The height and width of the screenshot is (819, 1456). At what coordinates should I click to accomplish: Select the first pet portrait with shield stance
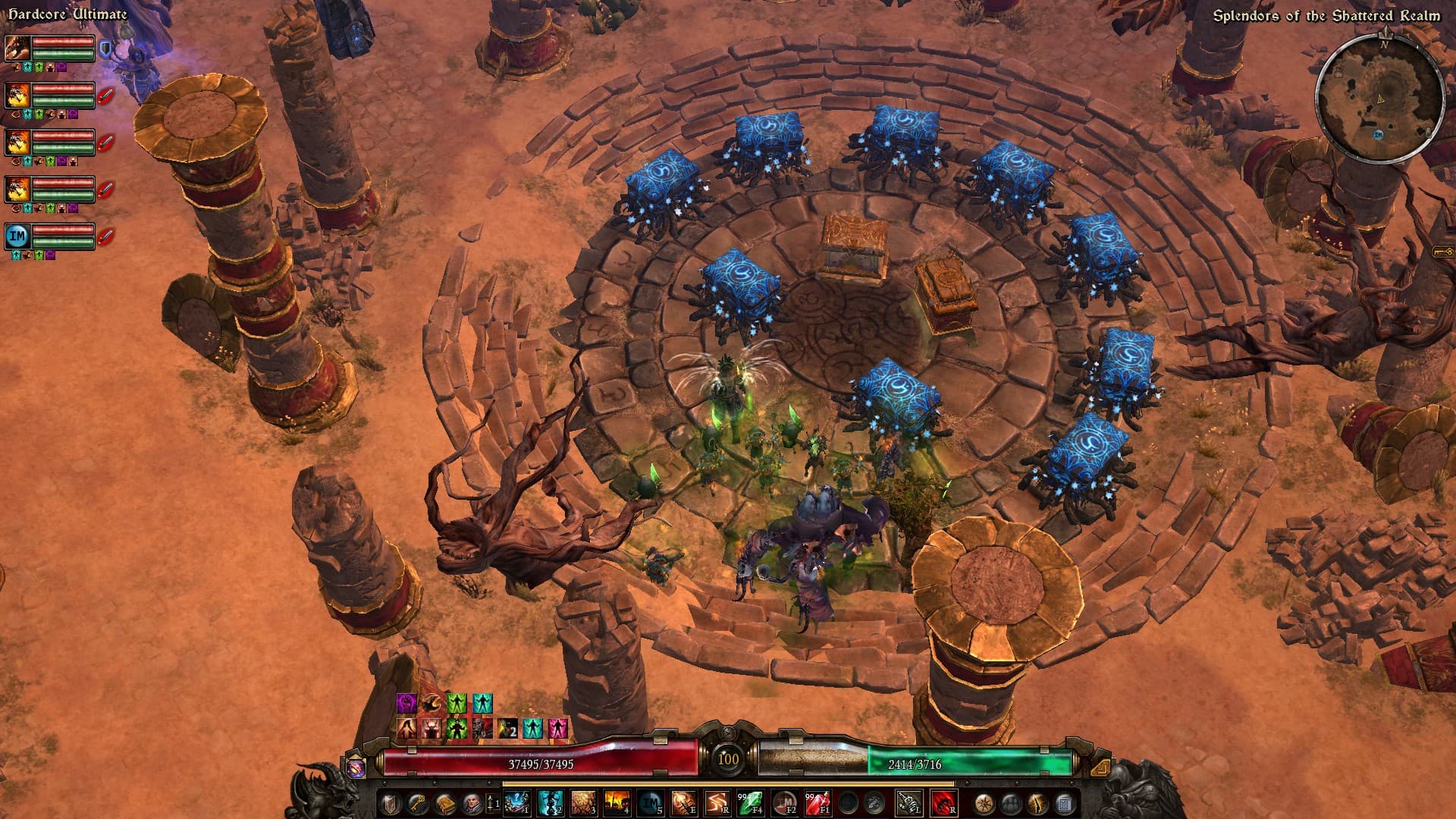click(17, 49)
